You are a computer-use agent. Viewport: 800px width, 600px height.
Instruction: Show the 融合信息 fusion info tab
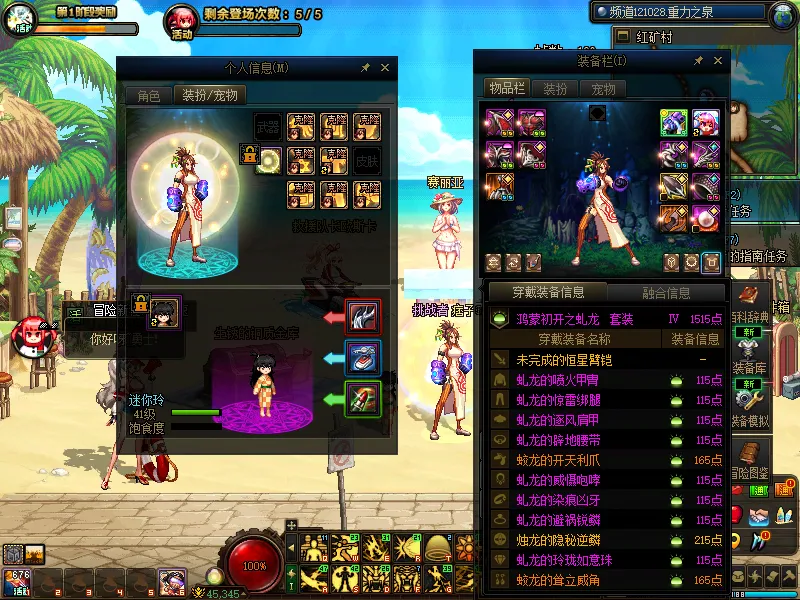click(665, 293)
